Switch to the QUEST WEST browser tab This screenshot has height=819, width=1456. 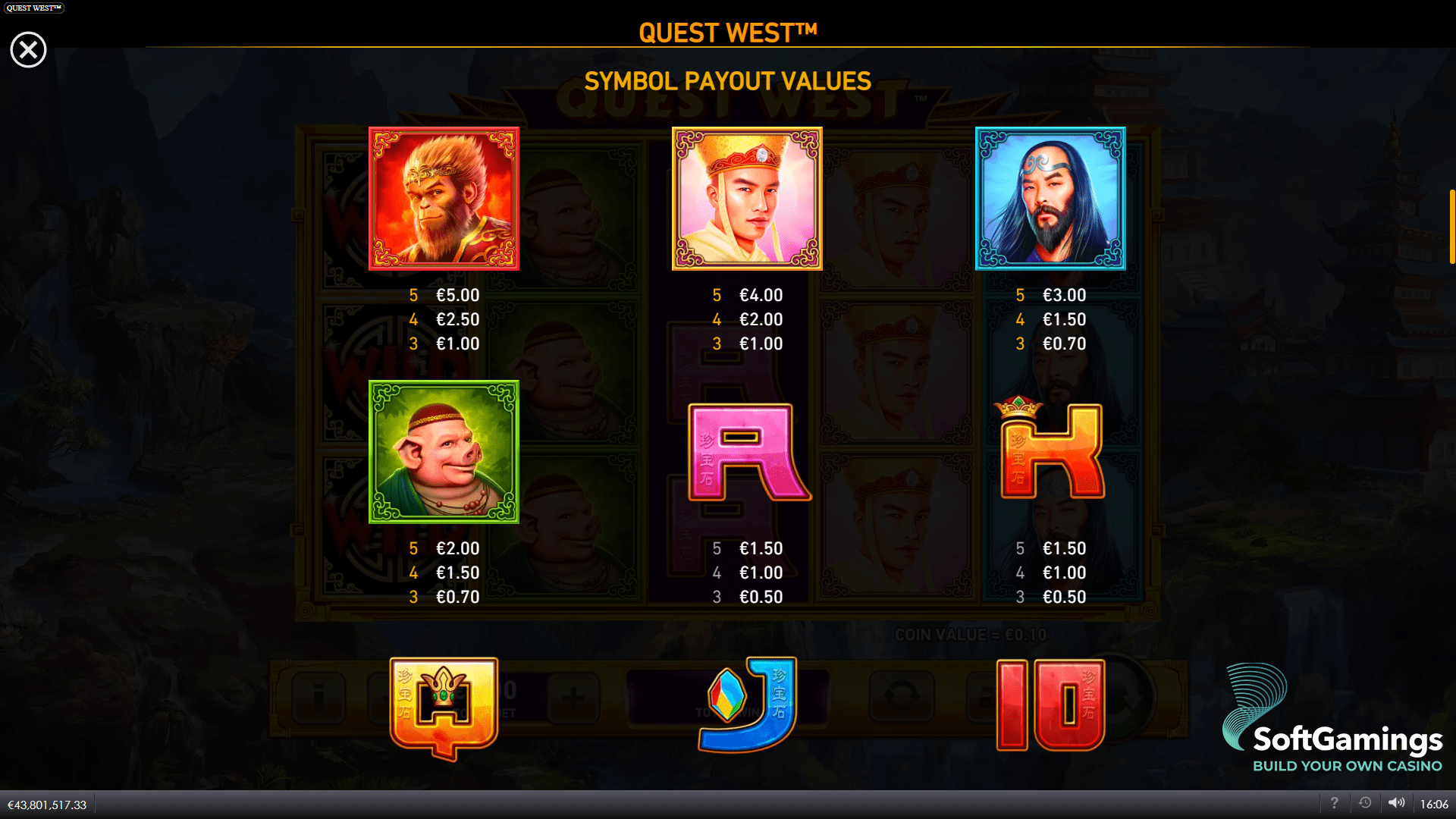[33, 8]
